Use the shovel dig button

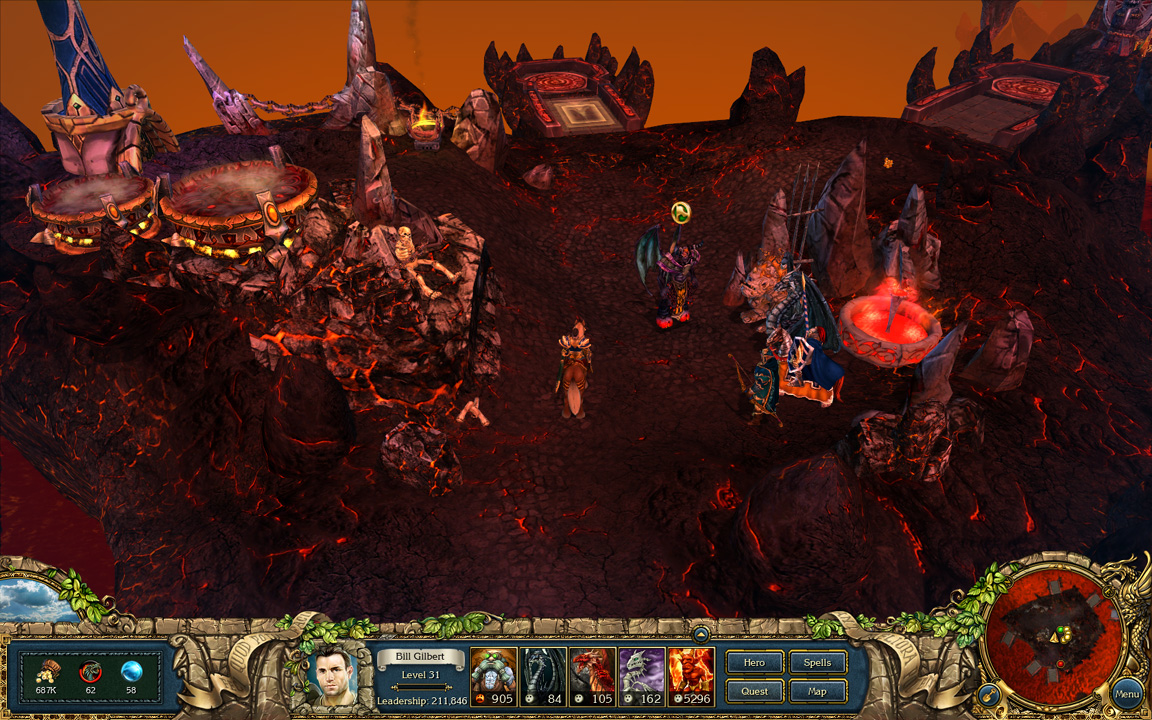tap(987, 692)
